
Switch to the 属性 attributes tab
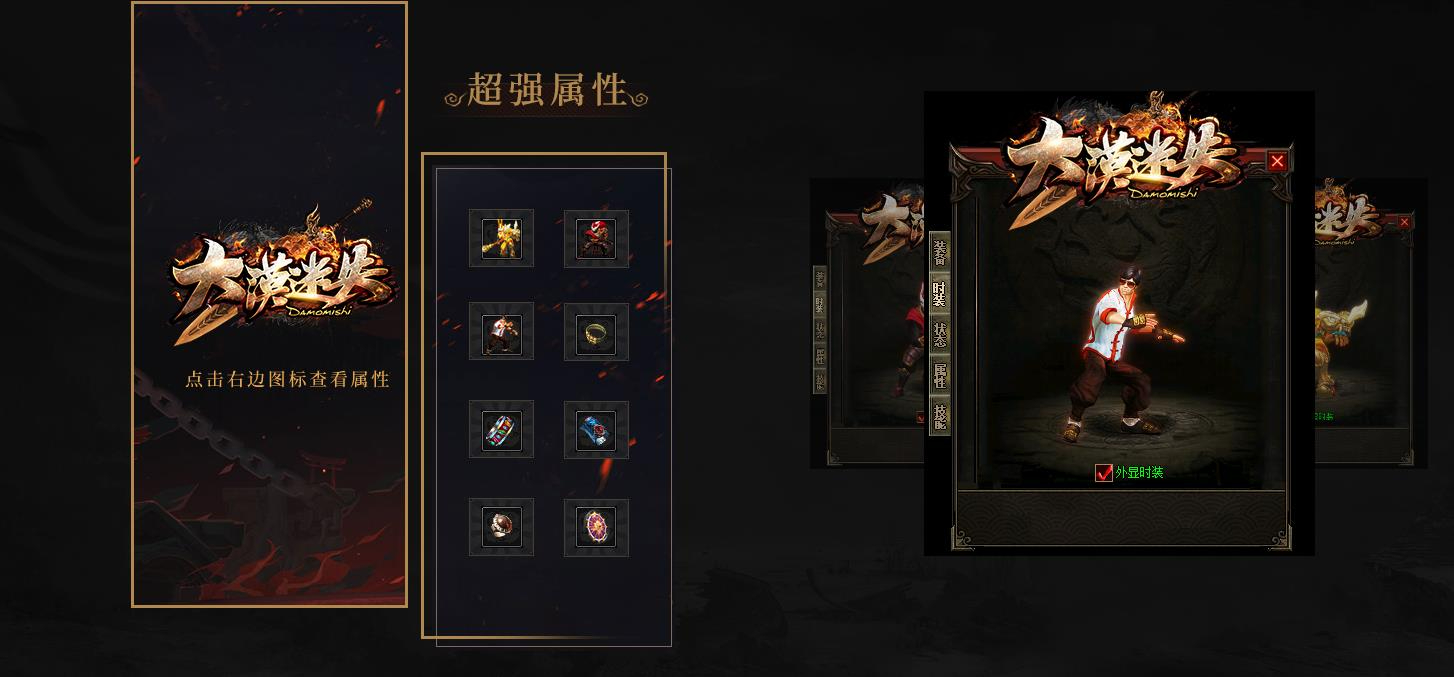pyautogui.click(x=939, y=375)
